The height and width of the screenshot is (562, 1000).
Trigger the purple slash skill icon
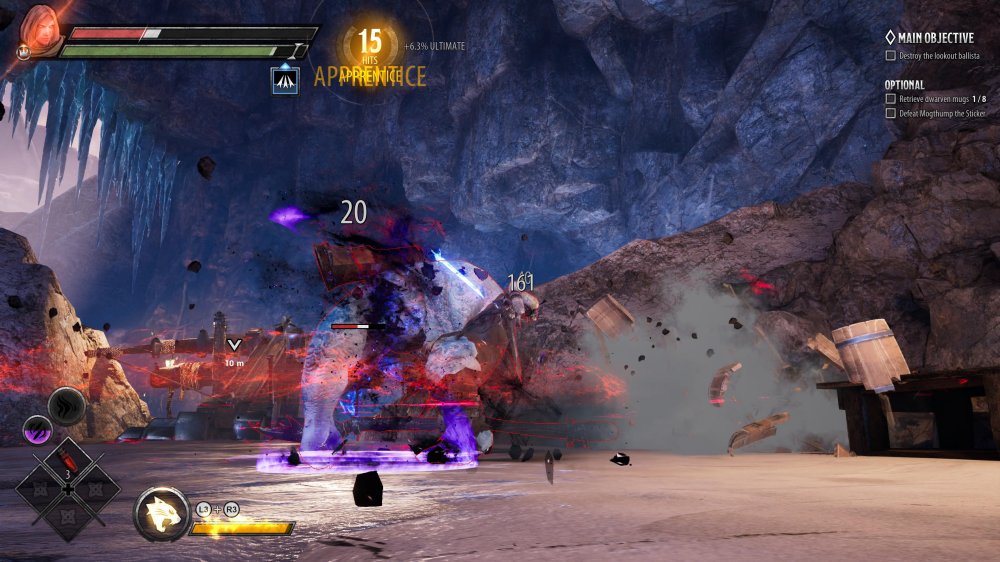pyautogui.click(x=37, y=429)
